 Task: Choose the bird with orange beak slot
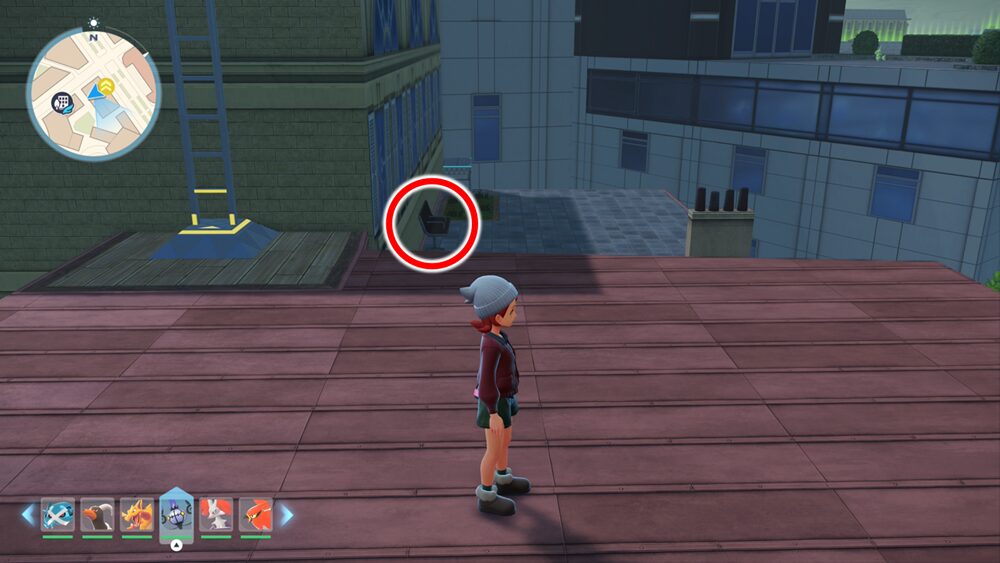point(97,515)
